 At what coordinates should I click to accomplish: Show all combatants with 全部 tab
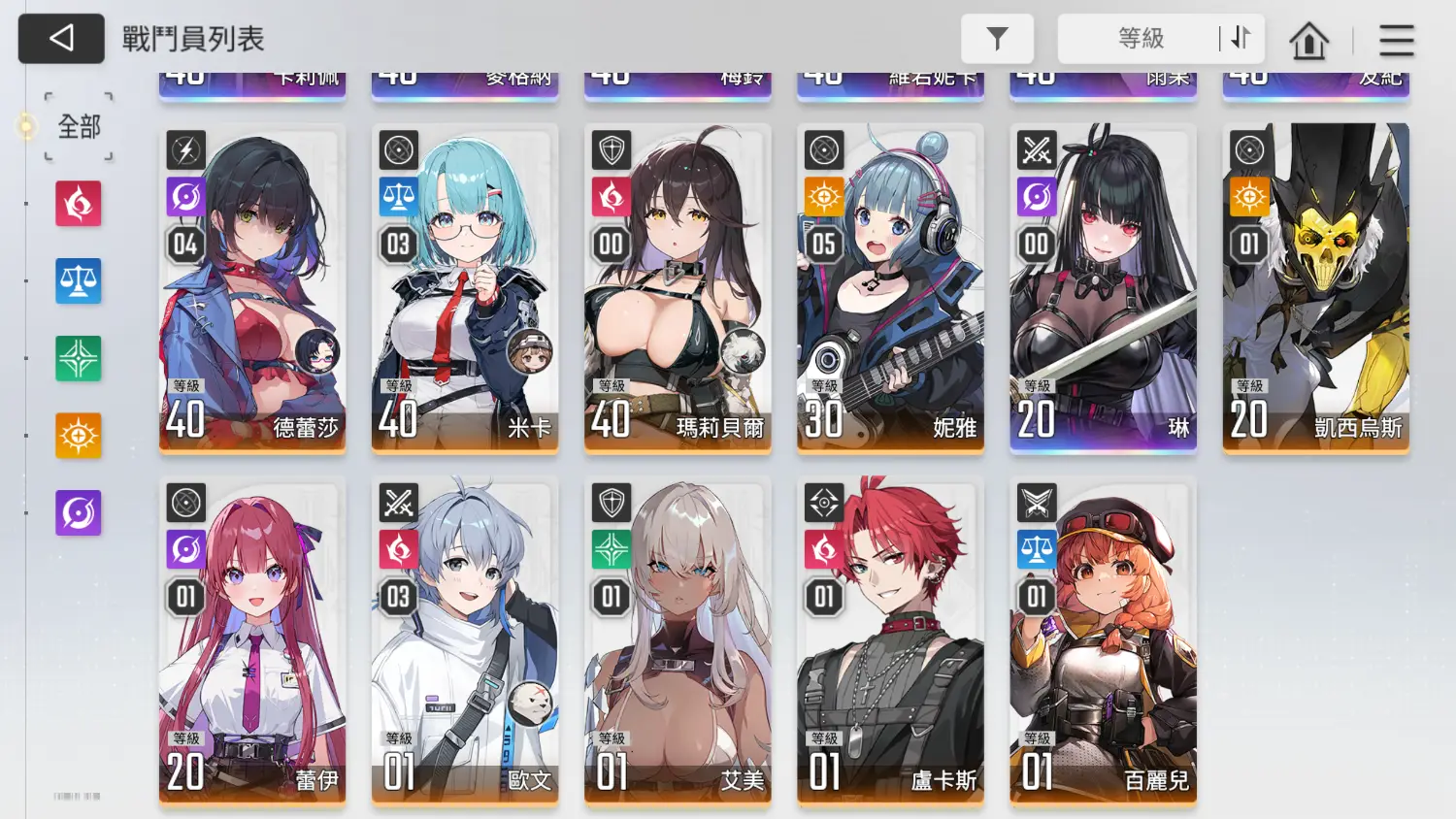click(x=79, y=126)
